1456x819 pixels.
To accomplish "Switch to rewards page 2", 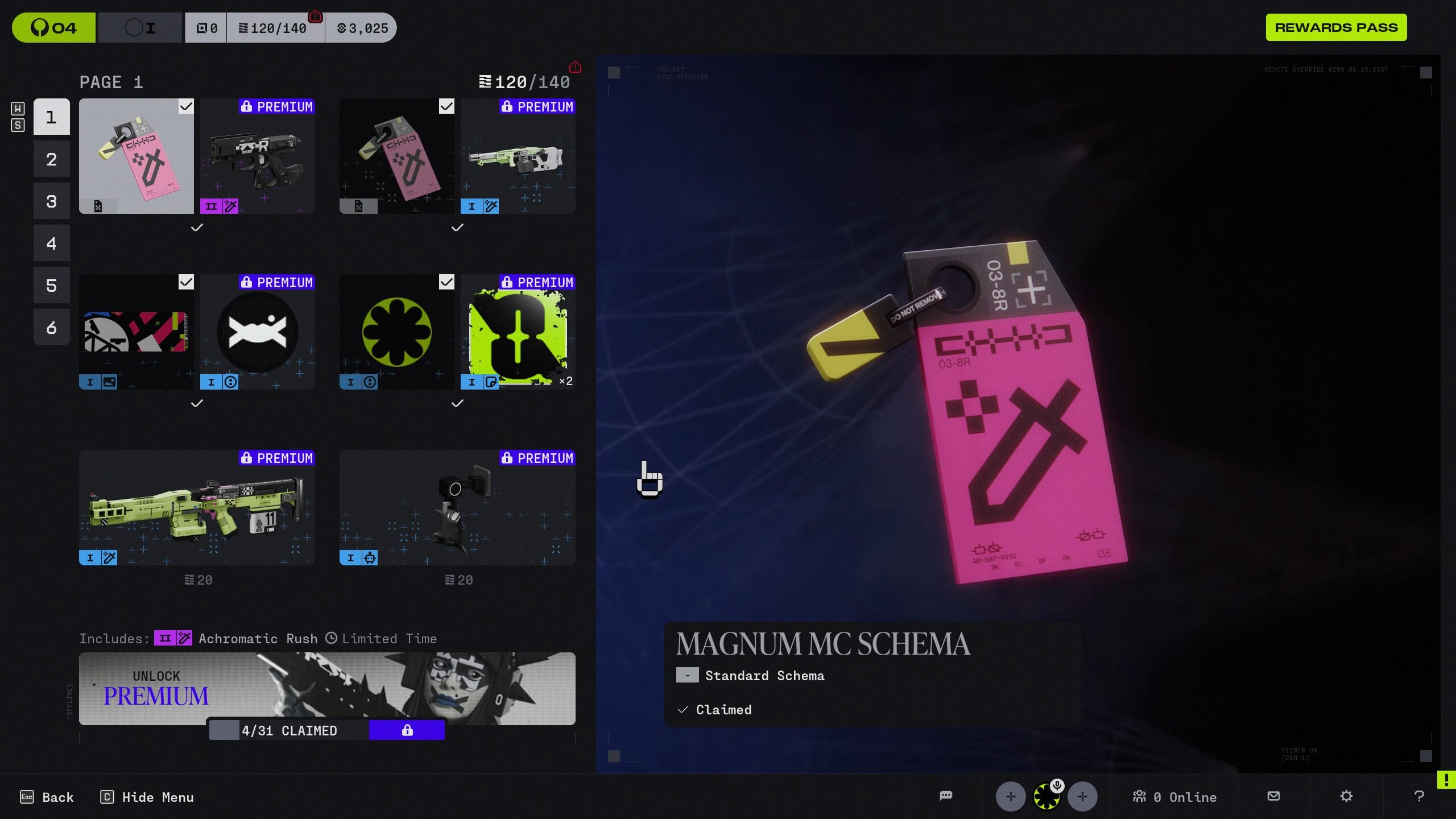I will tap(51, 159).
